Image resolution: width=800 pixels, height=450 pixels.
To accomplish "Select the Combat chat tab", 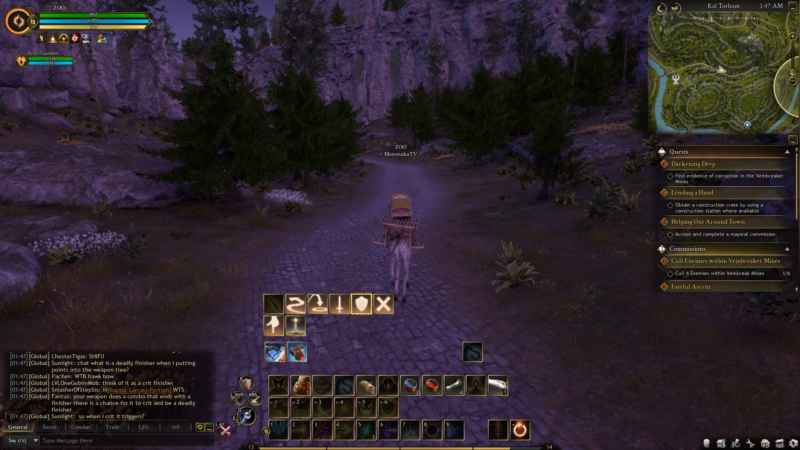I will point(81,427).
